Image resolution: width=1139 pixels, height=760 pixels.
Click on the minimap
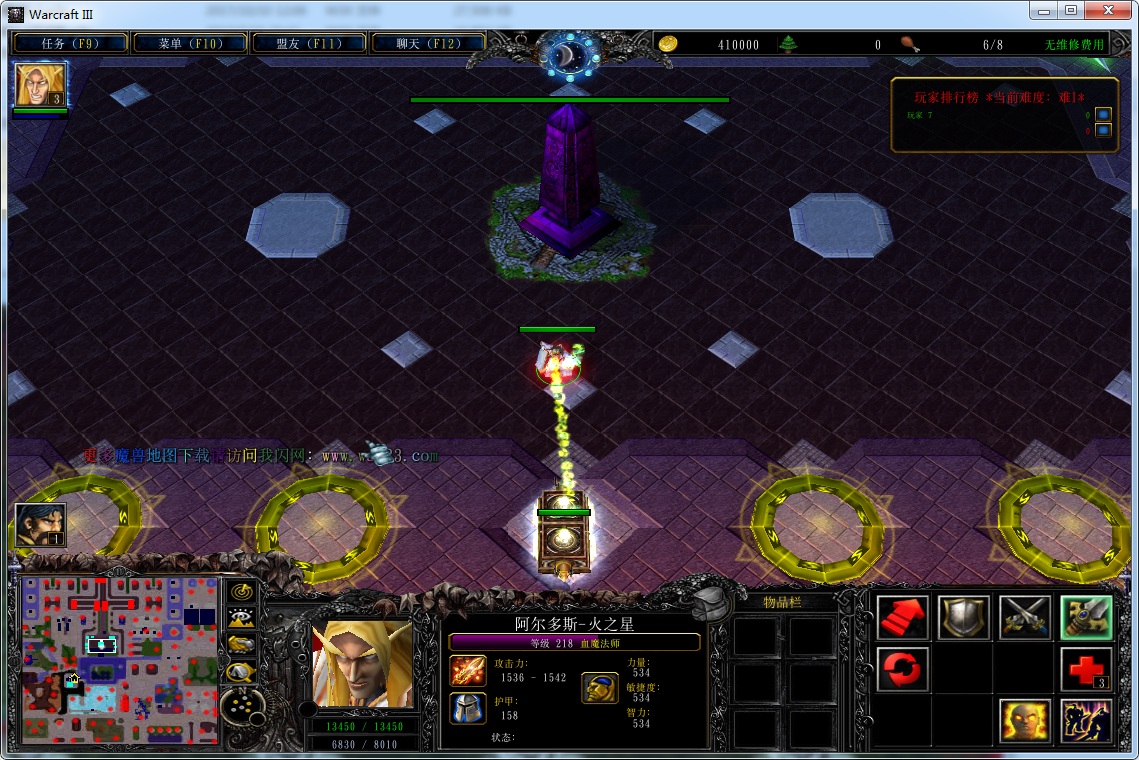(120, 660)
